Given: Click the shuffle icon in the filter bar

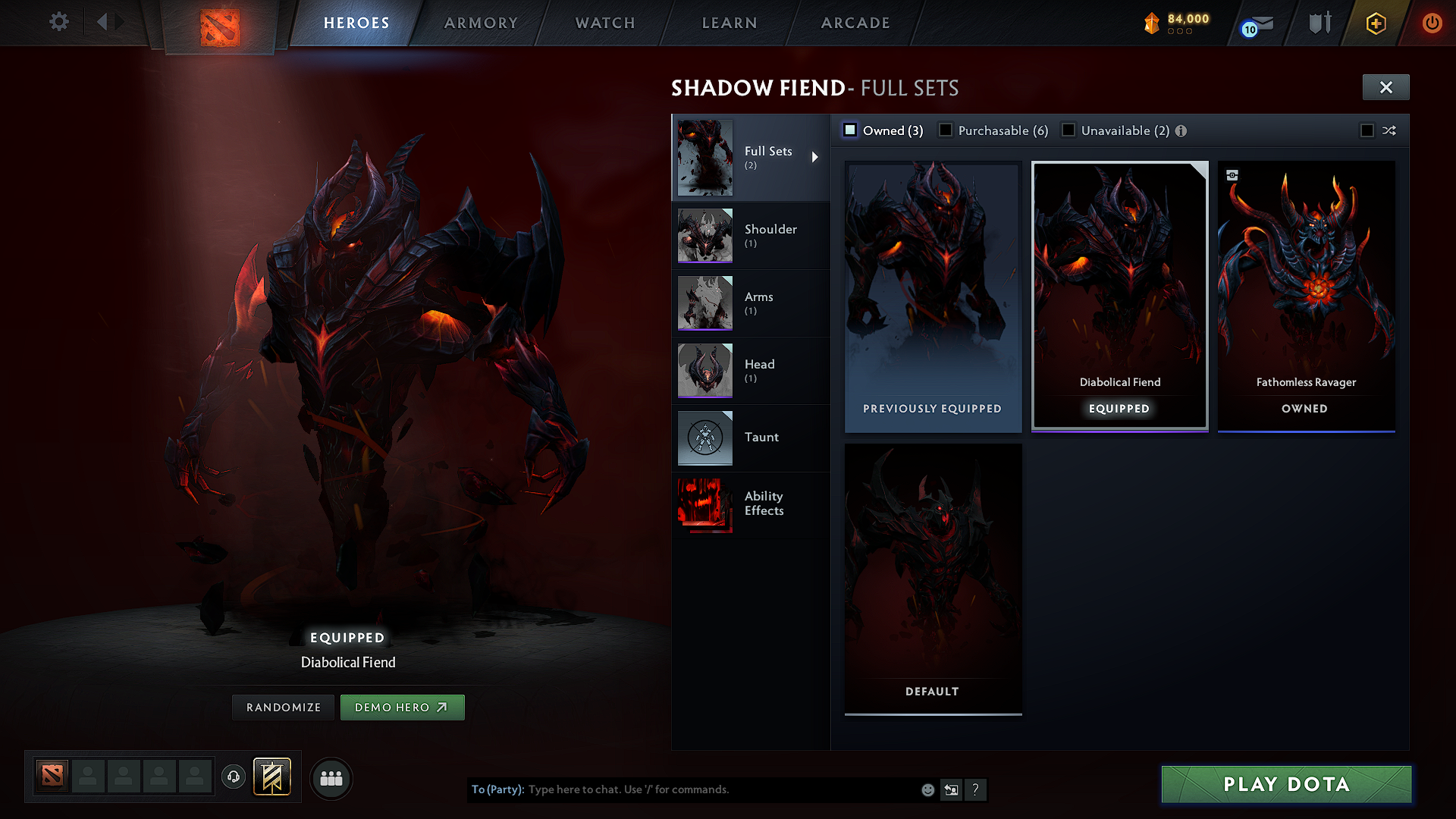Looking at the screenshot, I should pos(1390,130).
